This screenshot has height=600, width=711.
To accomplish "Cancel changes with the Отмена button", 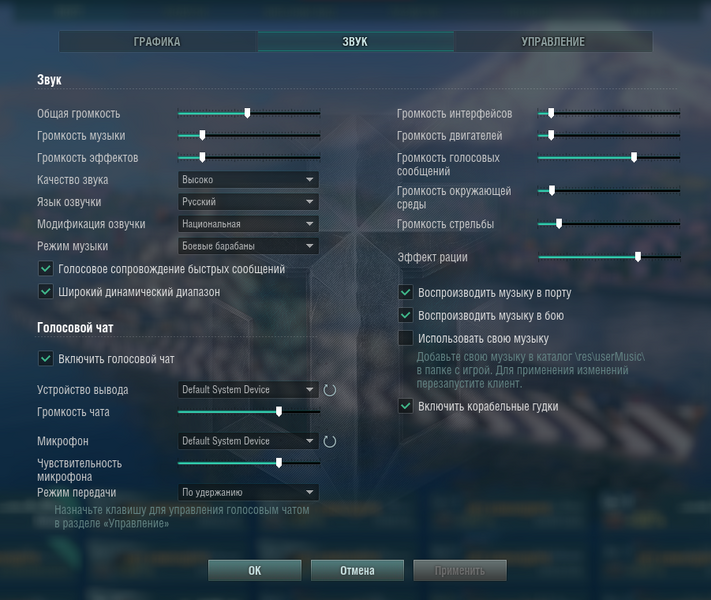I will point(357,571).
